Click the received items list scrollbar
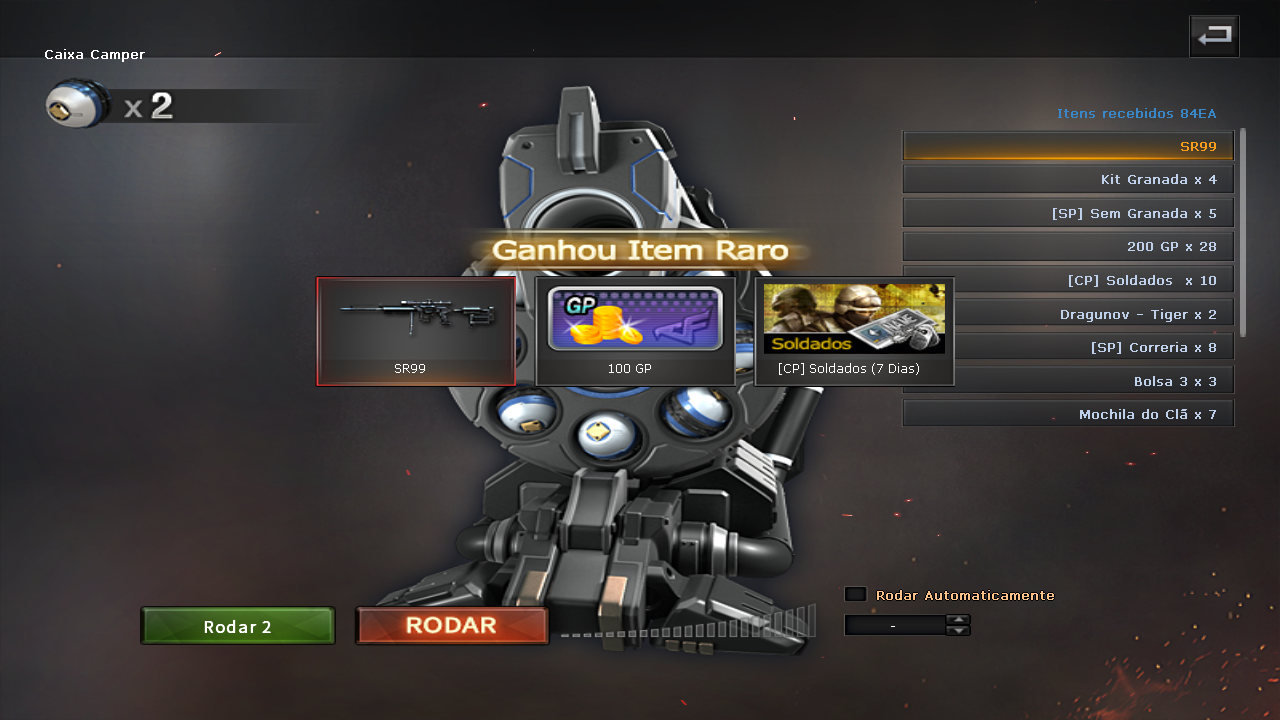This screenshot has width=1280, height=720. click(x=1243, y=232)
